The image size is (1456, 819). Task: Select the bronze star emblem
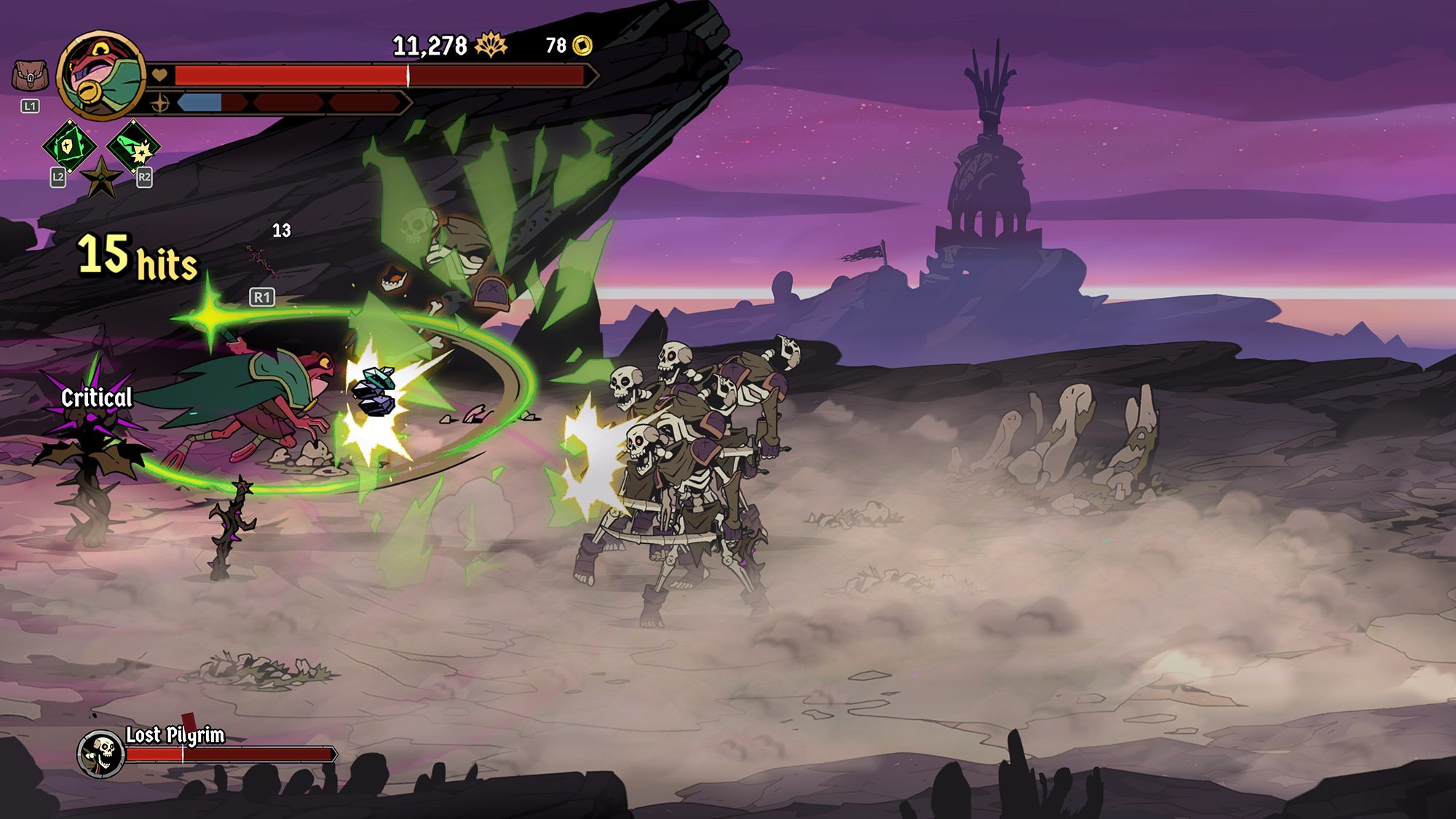point(101,178)
